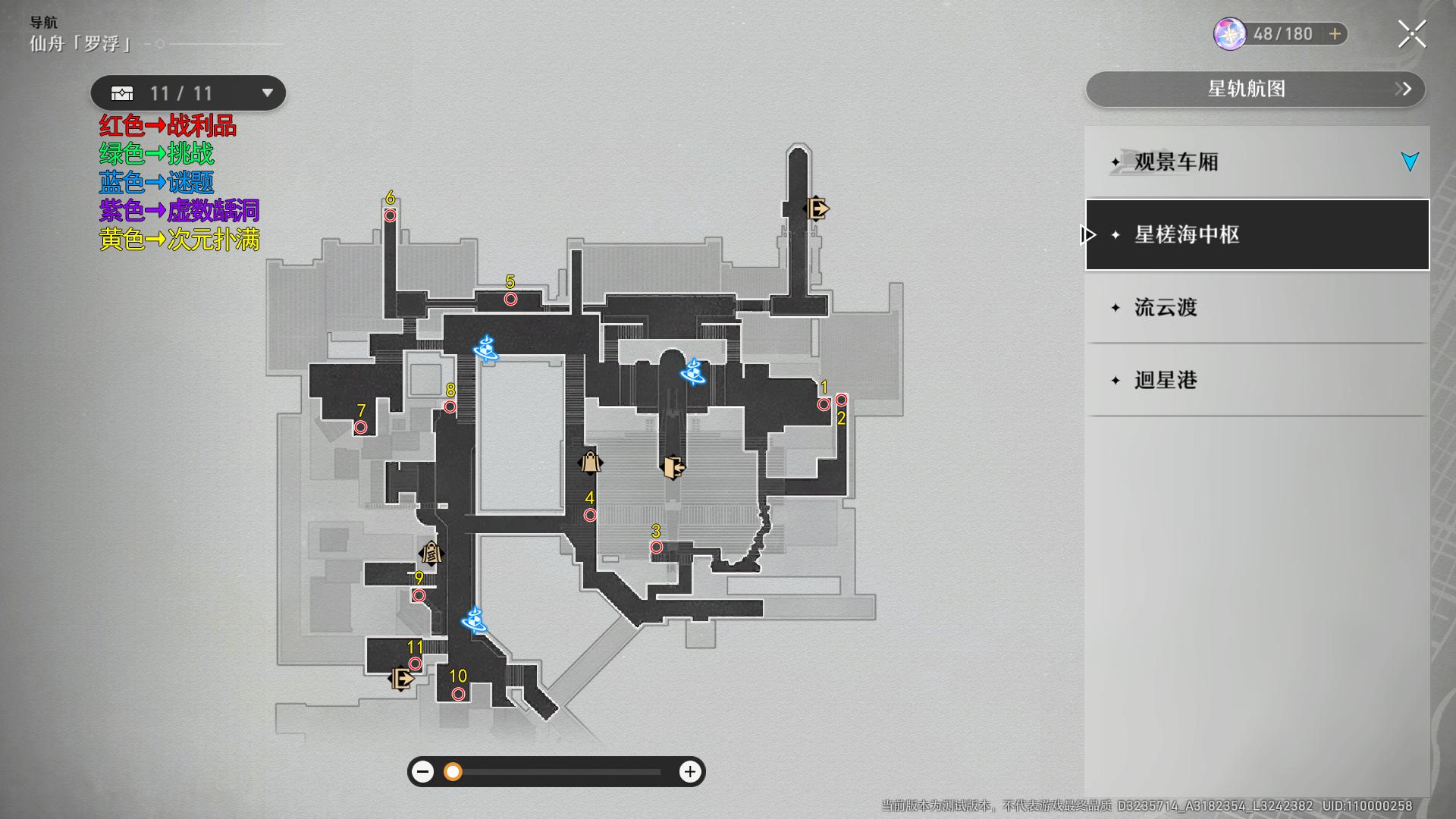
Task: Close the navigation map
Action: (x=1411, y=34)
